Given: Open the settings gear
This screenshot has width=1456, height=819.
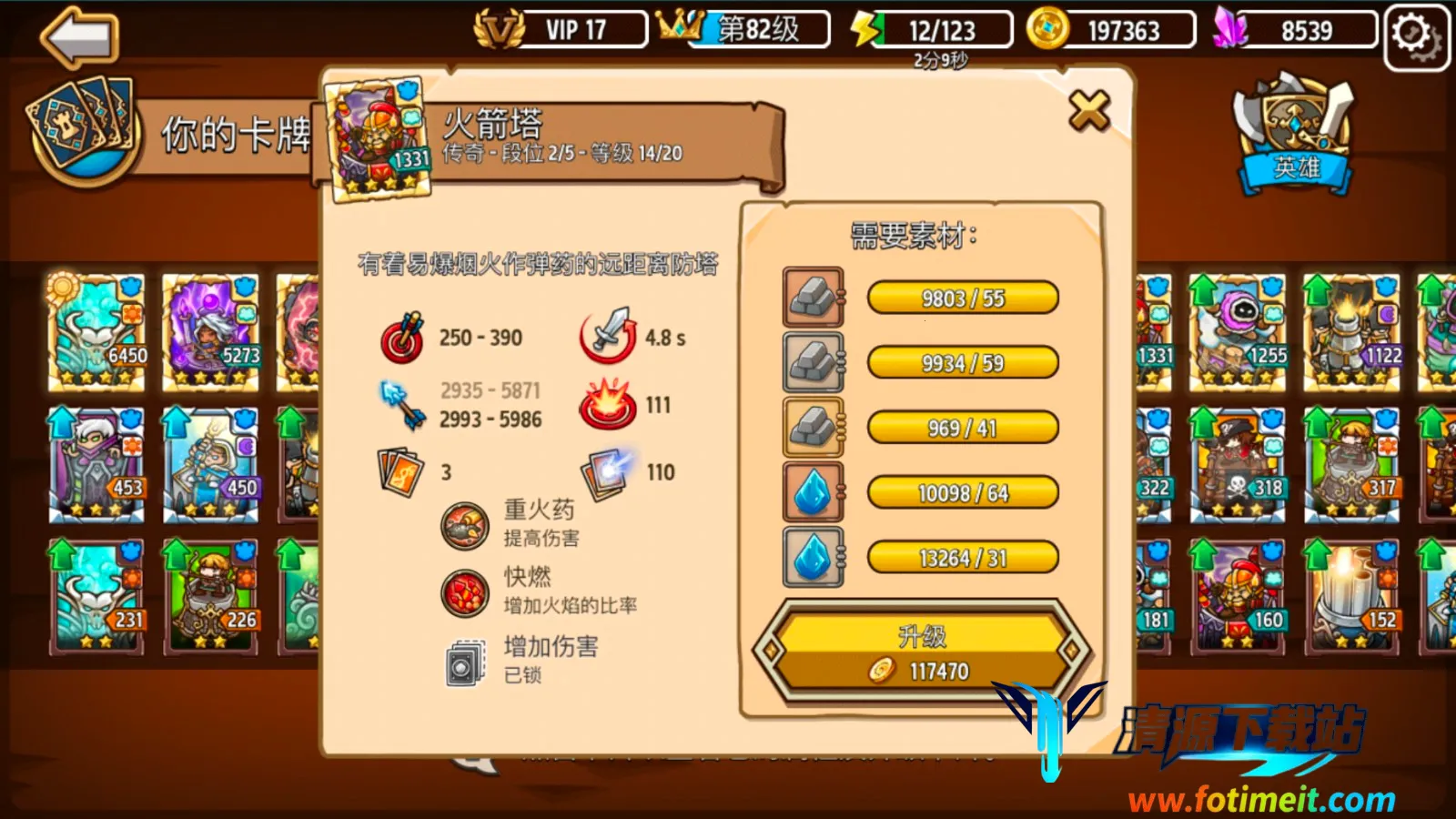Looking at the screenshot, I should [1415, 32].
